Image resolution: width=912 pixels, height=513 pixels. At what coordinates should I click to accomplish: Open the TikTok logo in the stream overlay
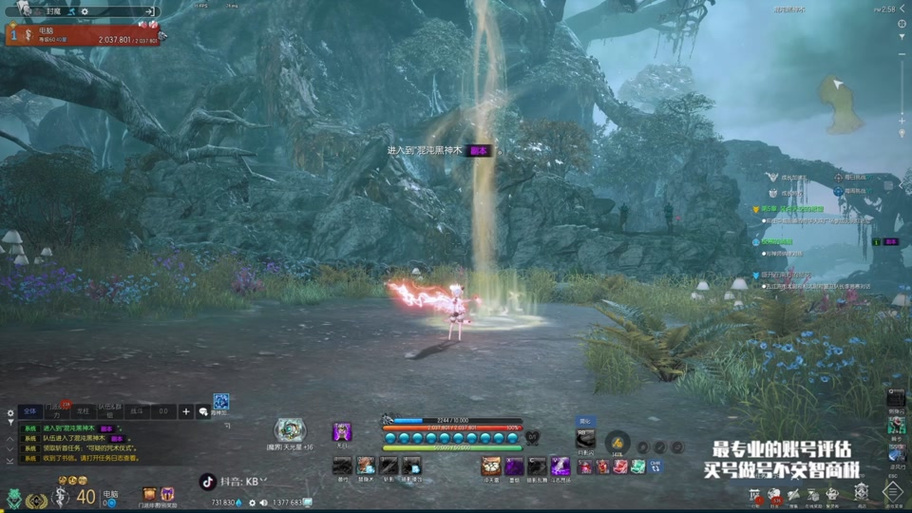(208, 482)
